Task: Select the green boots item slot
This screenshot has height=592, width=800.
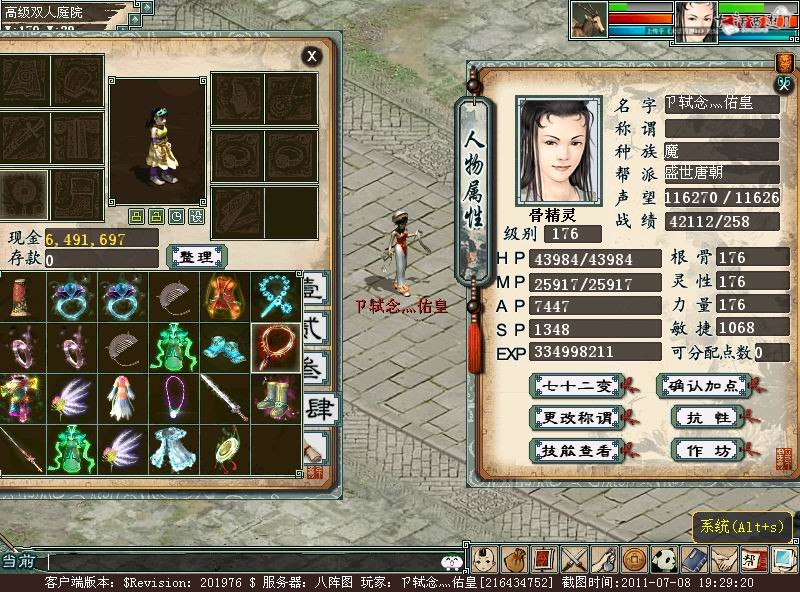Action: point(275,397)
